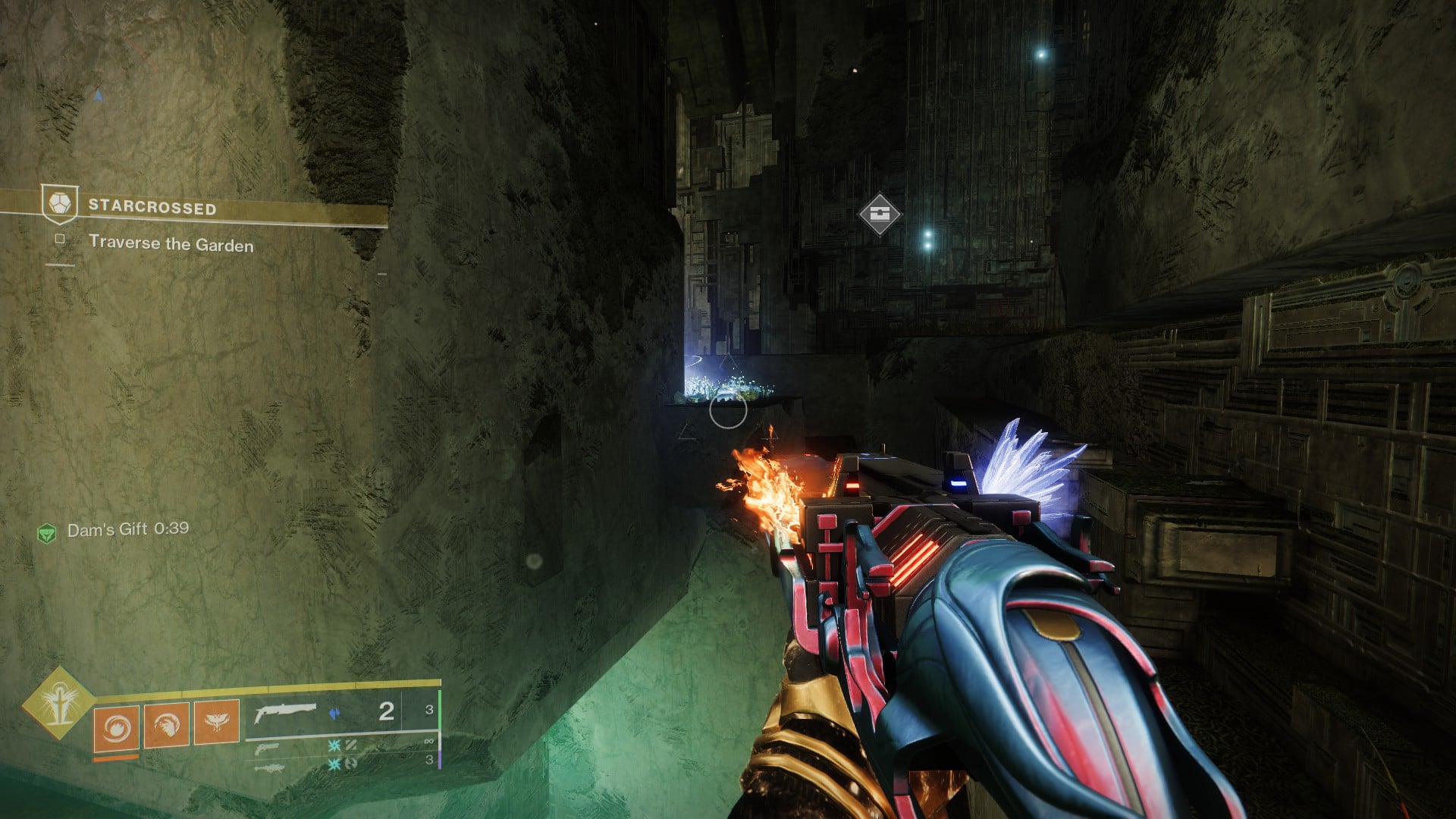Select the solar melee ability icon
Screen dimensions: 1456x819
pos(167,724)
